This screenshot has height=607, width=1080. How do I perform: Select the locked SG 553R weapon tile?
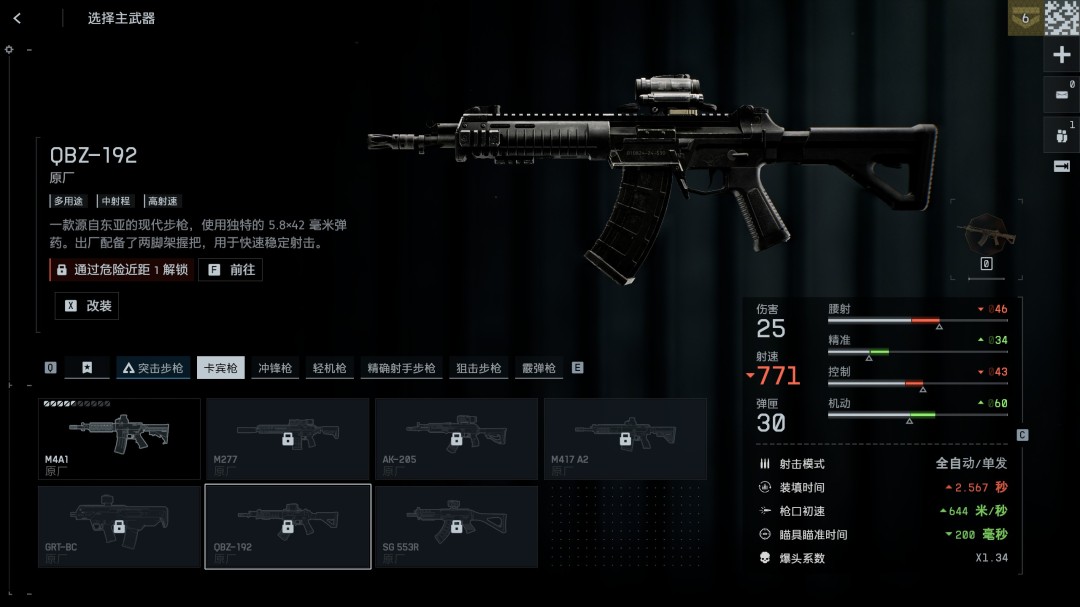click(456, 526)
